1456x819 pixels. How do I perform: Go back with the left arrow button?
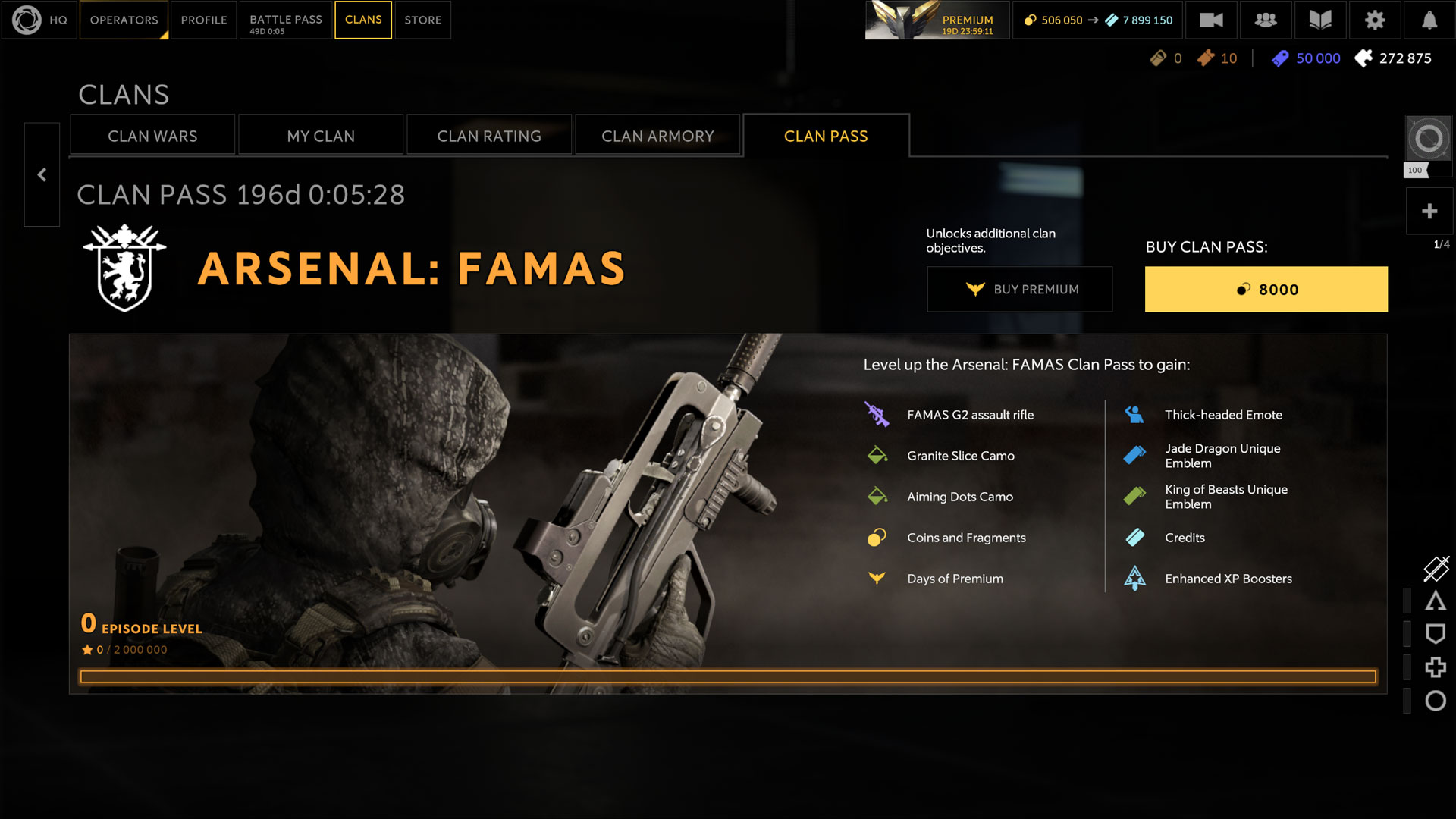42,175
